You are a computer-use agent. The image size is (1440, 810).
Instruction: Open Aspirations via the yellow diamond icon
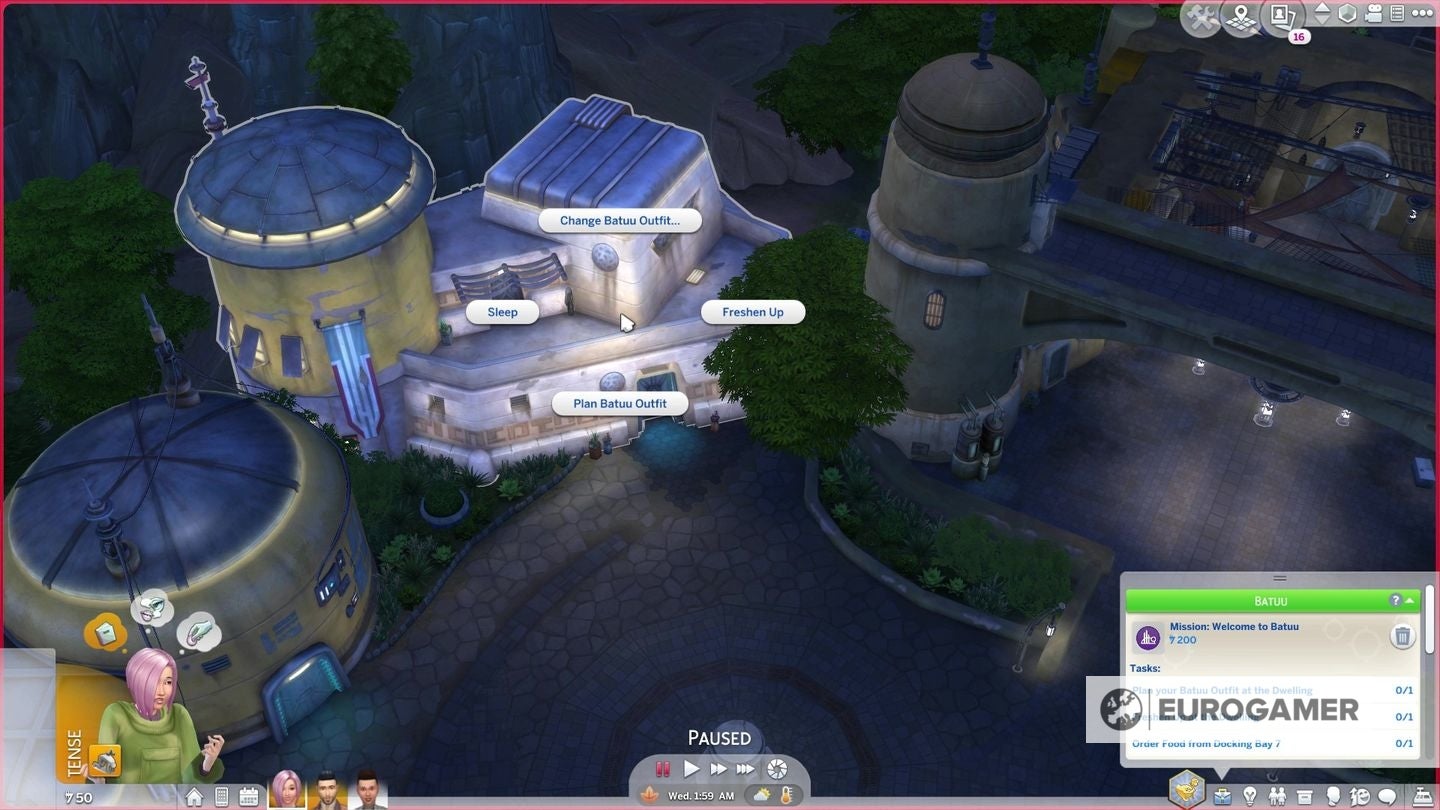click(1187, 793)
